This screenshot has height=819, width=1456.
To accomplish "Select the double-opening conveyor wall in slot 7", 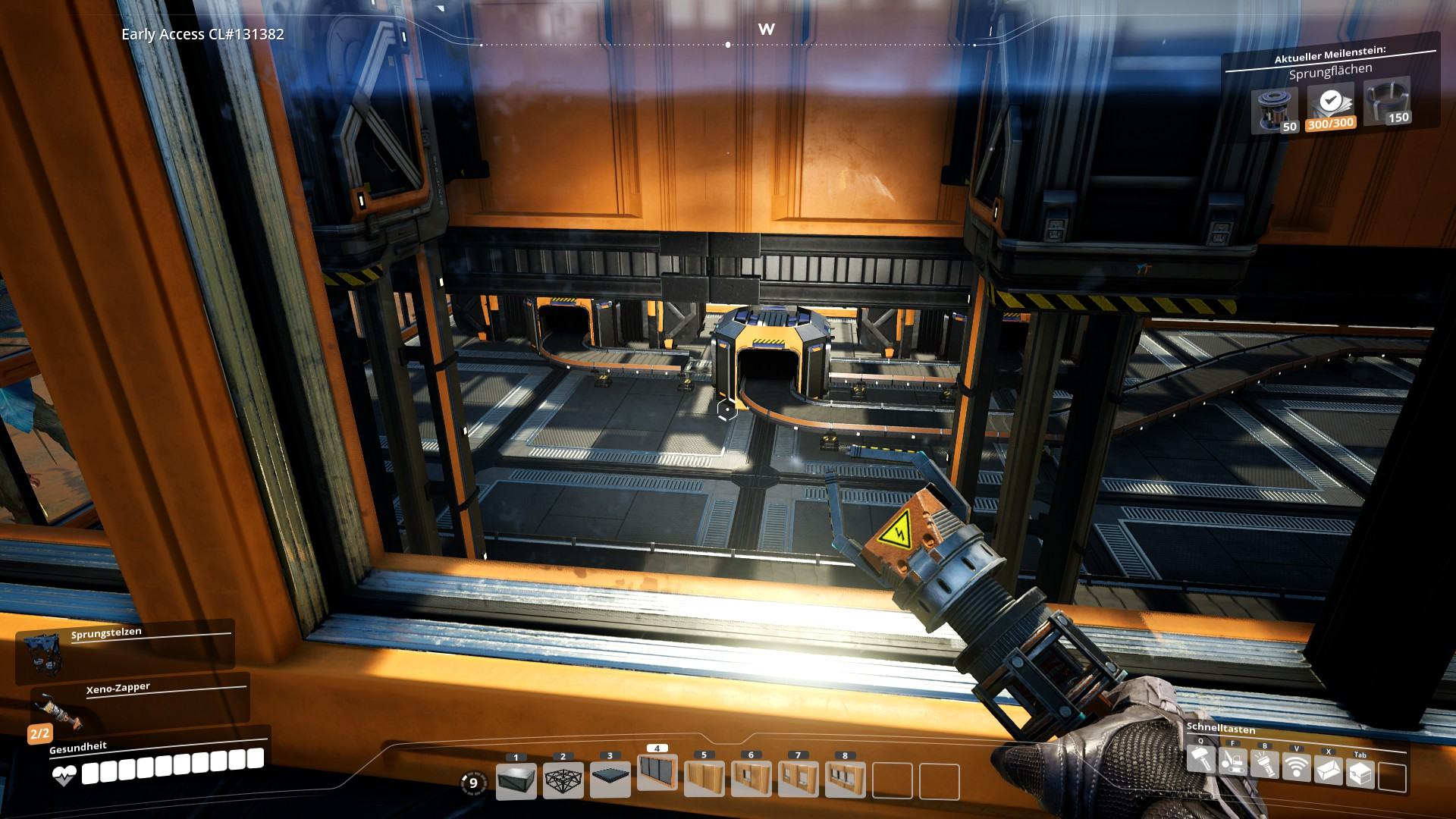I will (x=798, y=780).
